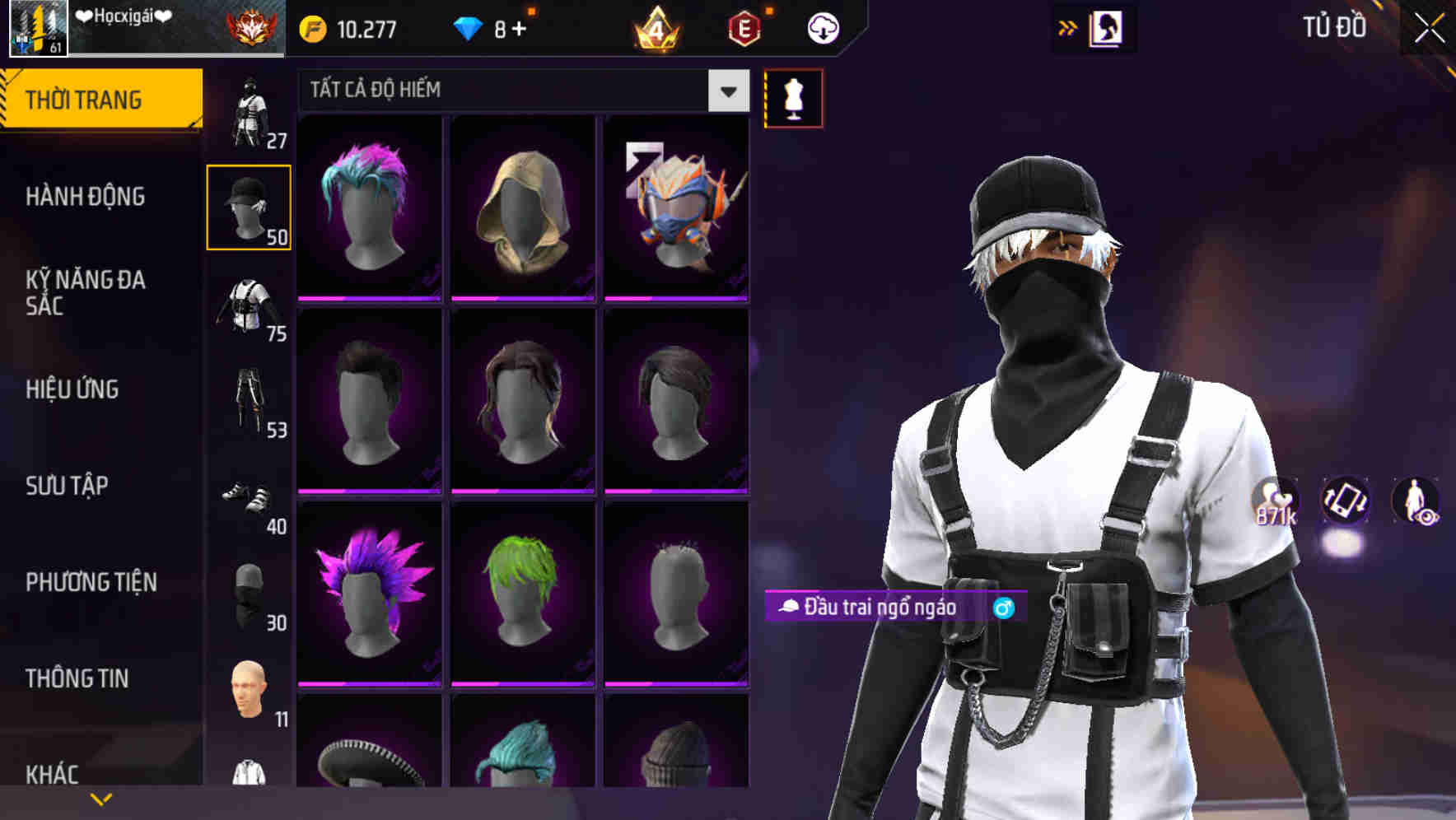Open the THÔNG TIN section
This screenshot has height=820, width=1456.
(x=78, y=678)
